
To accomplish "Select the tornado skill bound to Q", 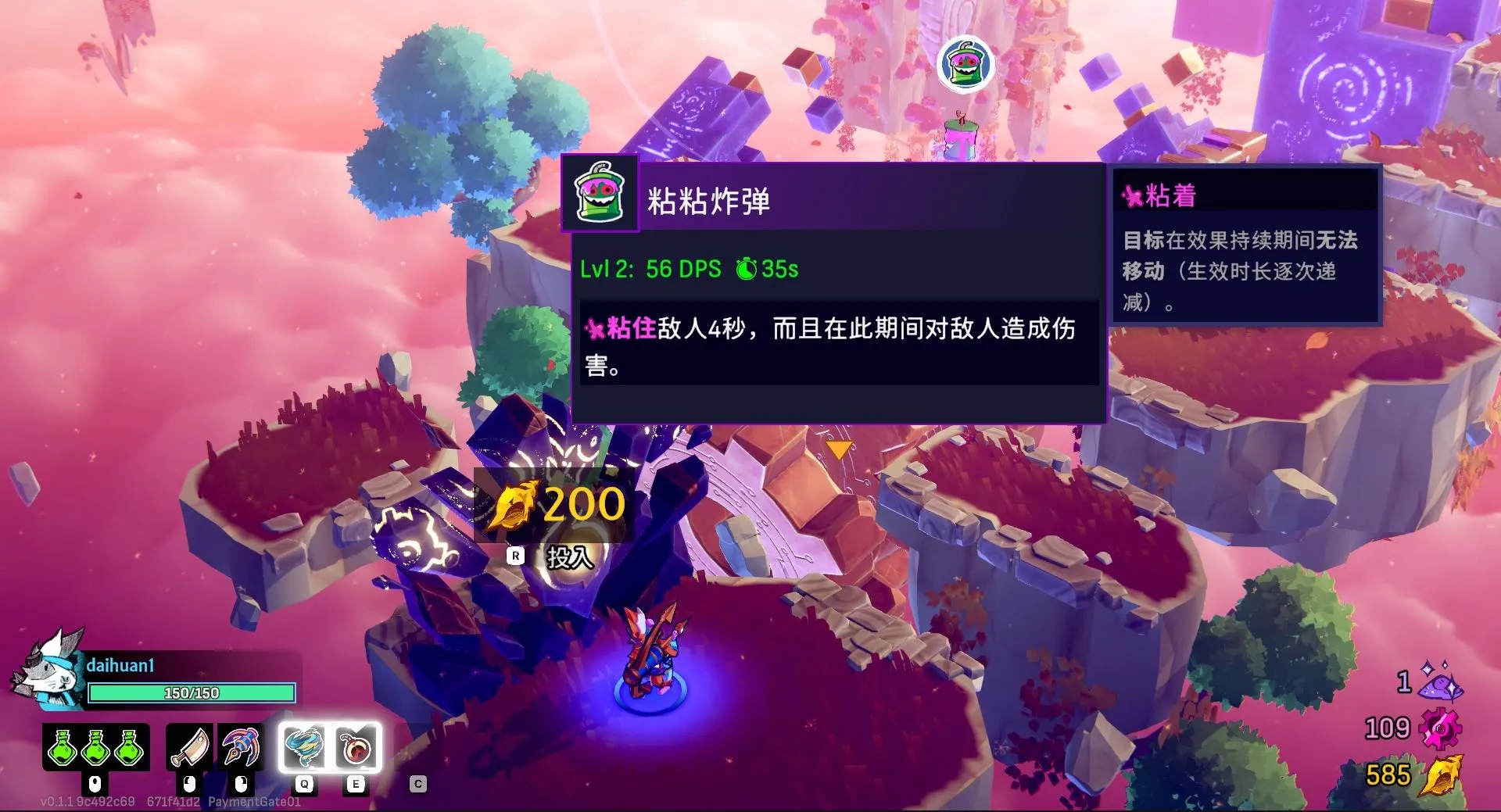I will pos(306,748).
